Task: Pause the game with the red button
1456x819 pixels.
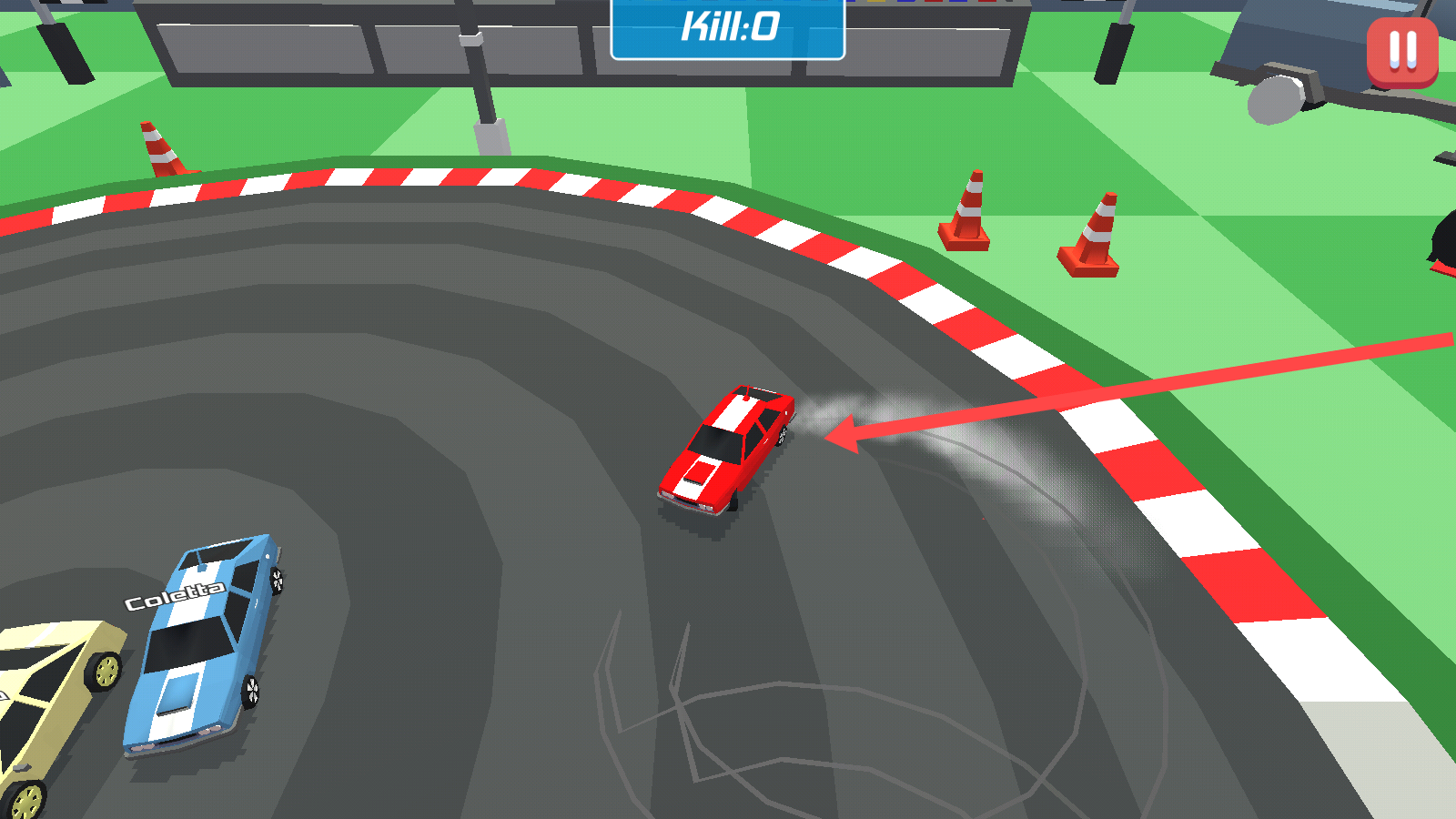Action: pyautogui.click(x=1402, y=51)
